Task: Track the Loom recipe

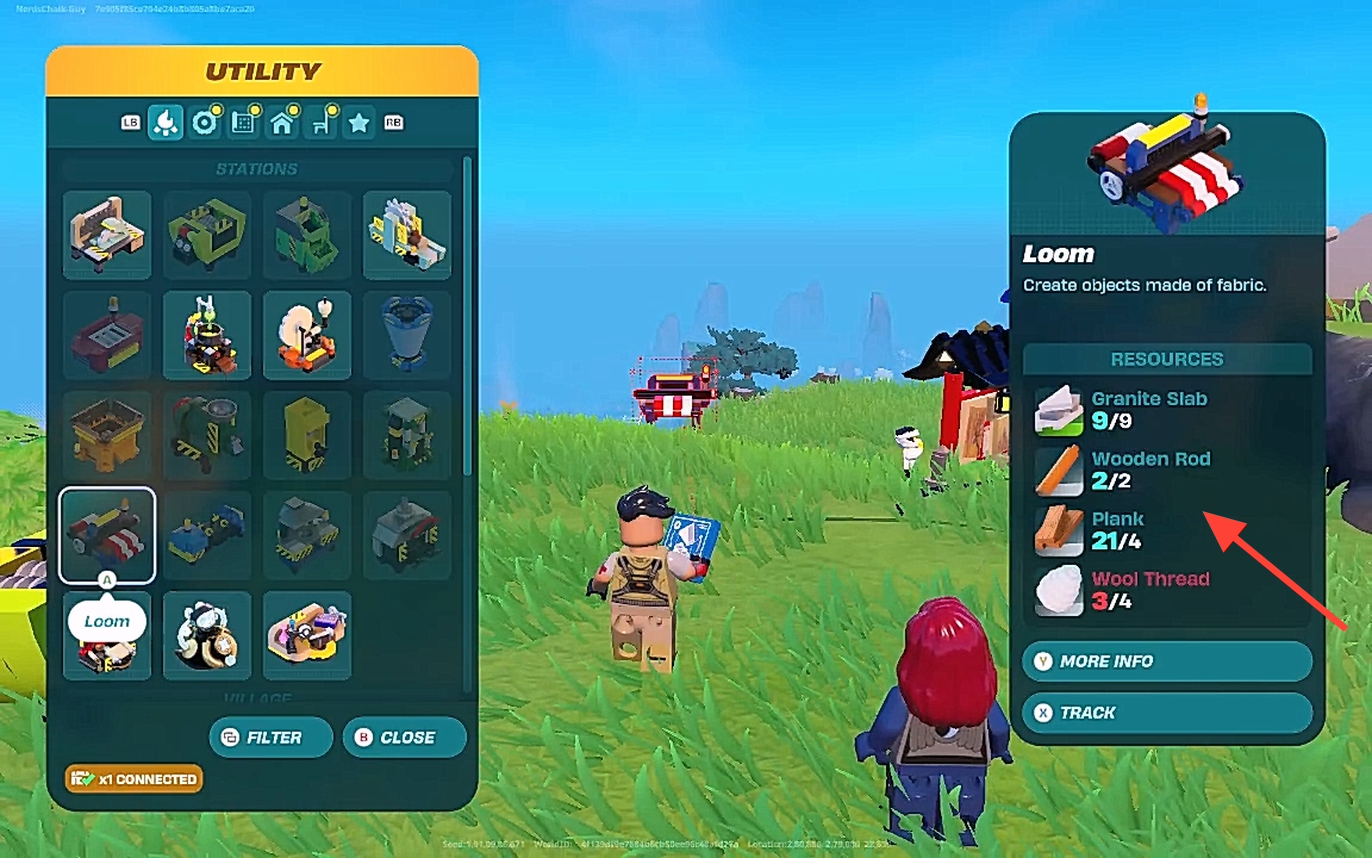Action: point(1166,713)
